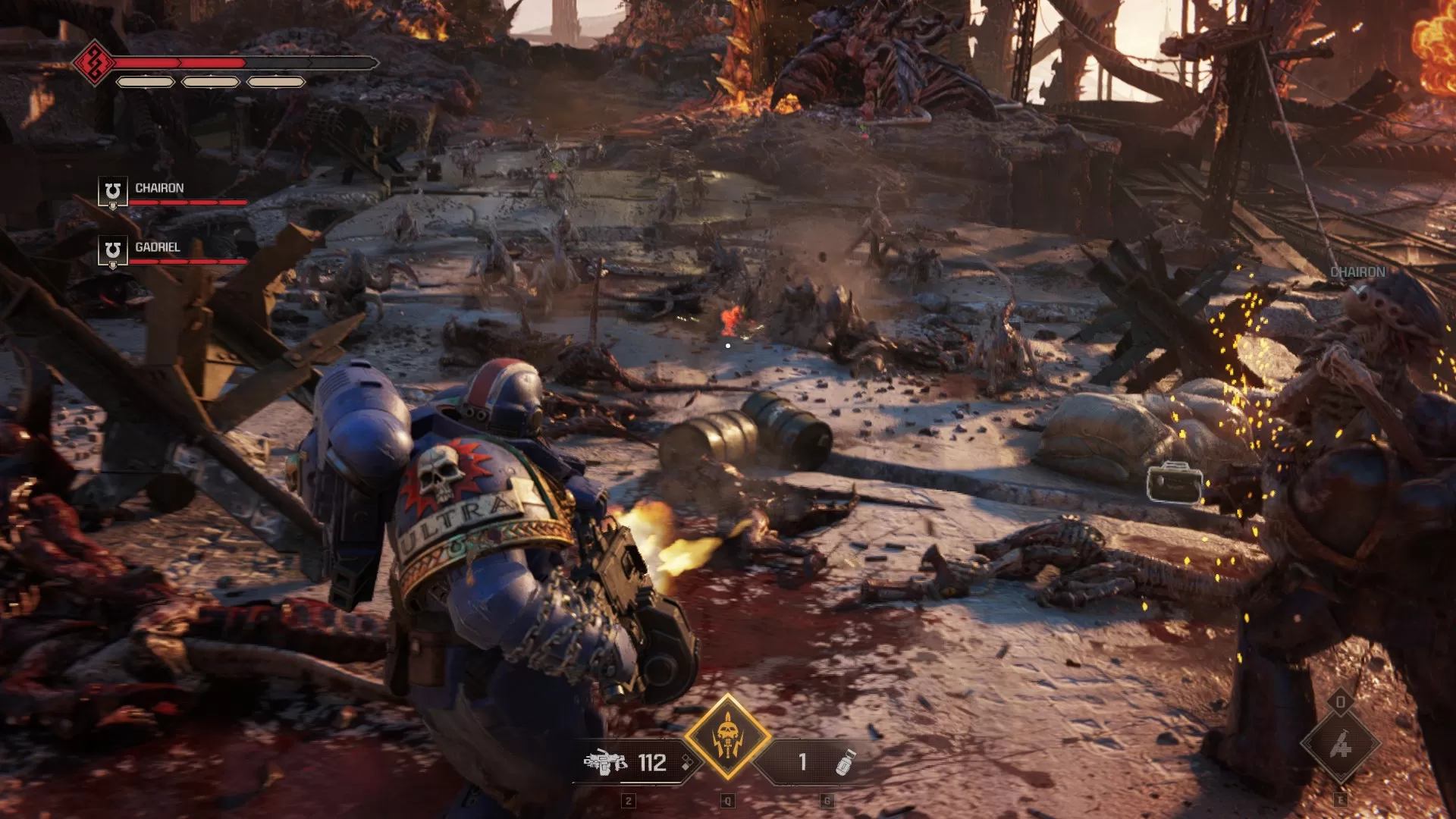Click Gadriel's squad member emblem
This screenshot has width=1456, height=819.
[x=112, y=251]
